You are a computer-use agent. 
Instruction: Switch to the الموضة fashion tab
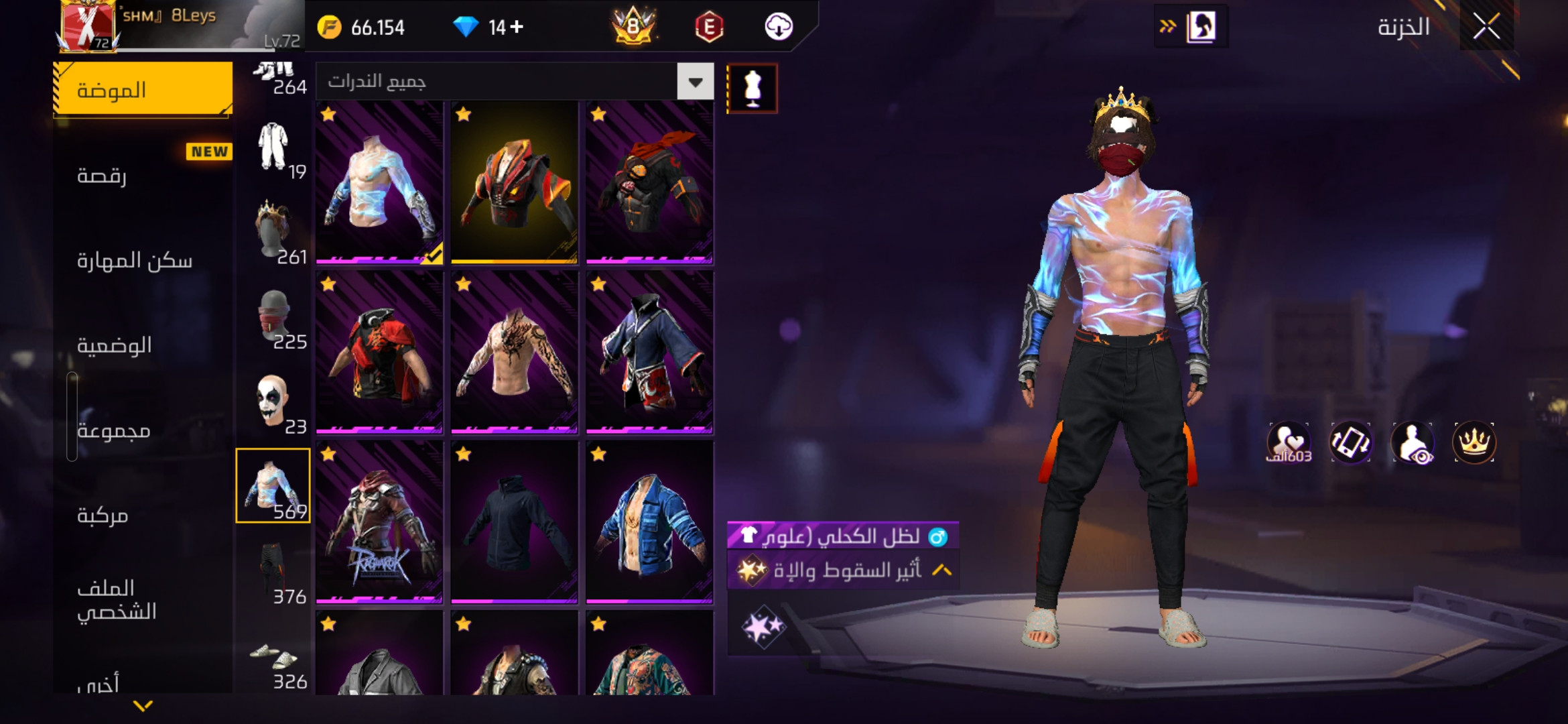(x=143, y=90)
